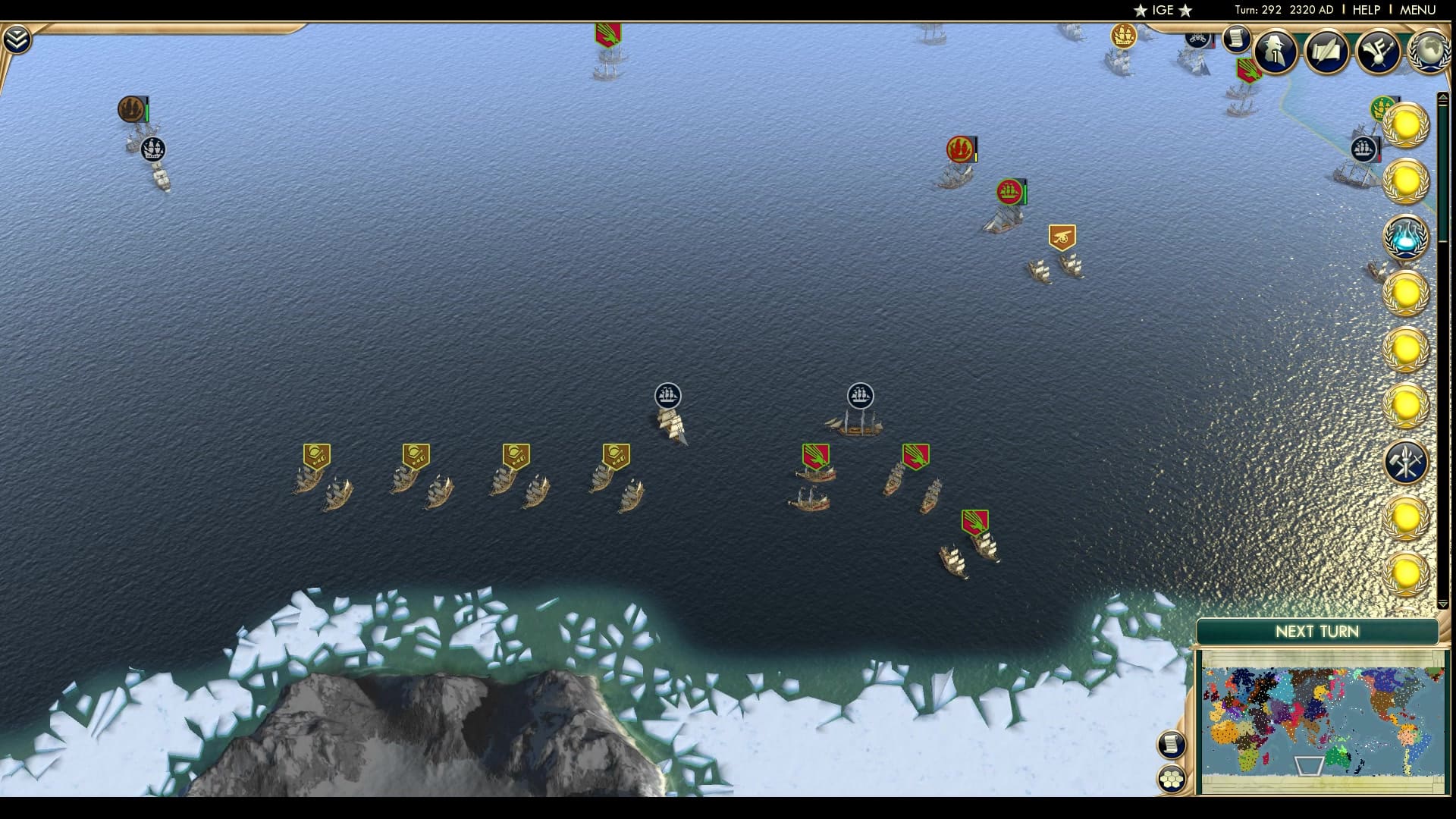Open the notifications log scroll icon
The height and width of the screenshot is (819, 1456).
tap(1235, 40)
